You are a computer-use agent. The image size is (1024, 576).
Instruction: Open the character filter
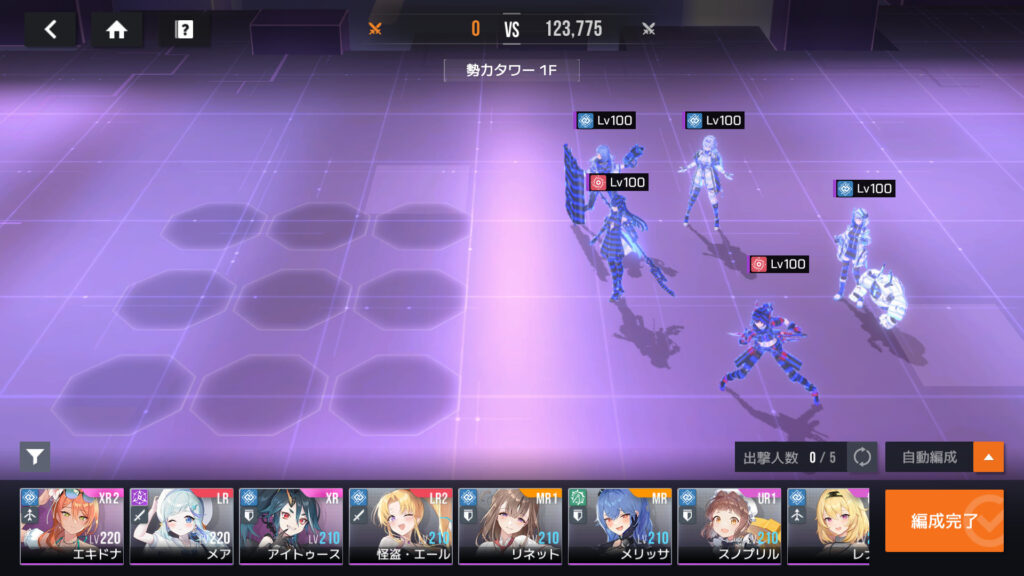(35, 457)
